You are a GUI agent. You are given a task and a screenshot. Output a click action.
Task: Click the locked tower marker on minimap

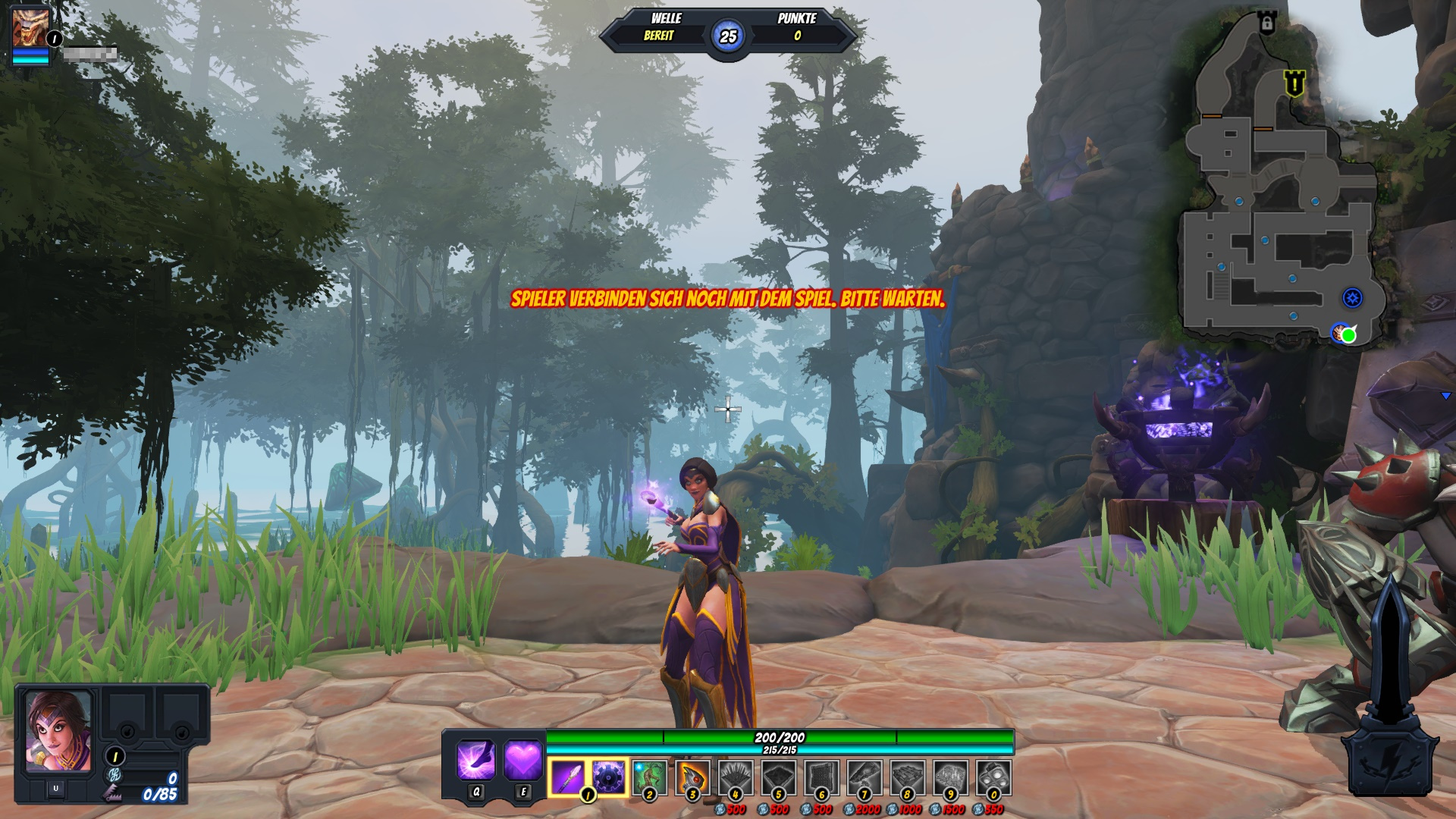click(x=1266, y=23)
